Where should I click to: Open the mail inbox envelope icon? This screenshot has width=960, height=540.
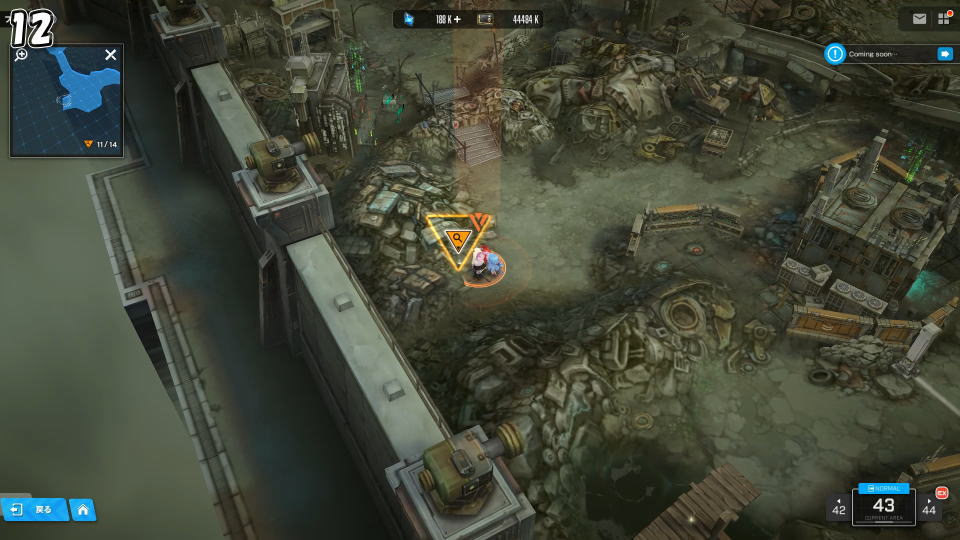[919, 18]
